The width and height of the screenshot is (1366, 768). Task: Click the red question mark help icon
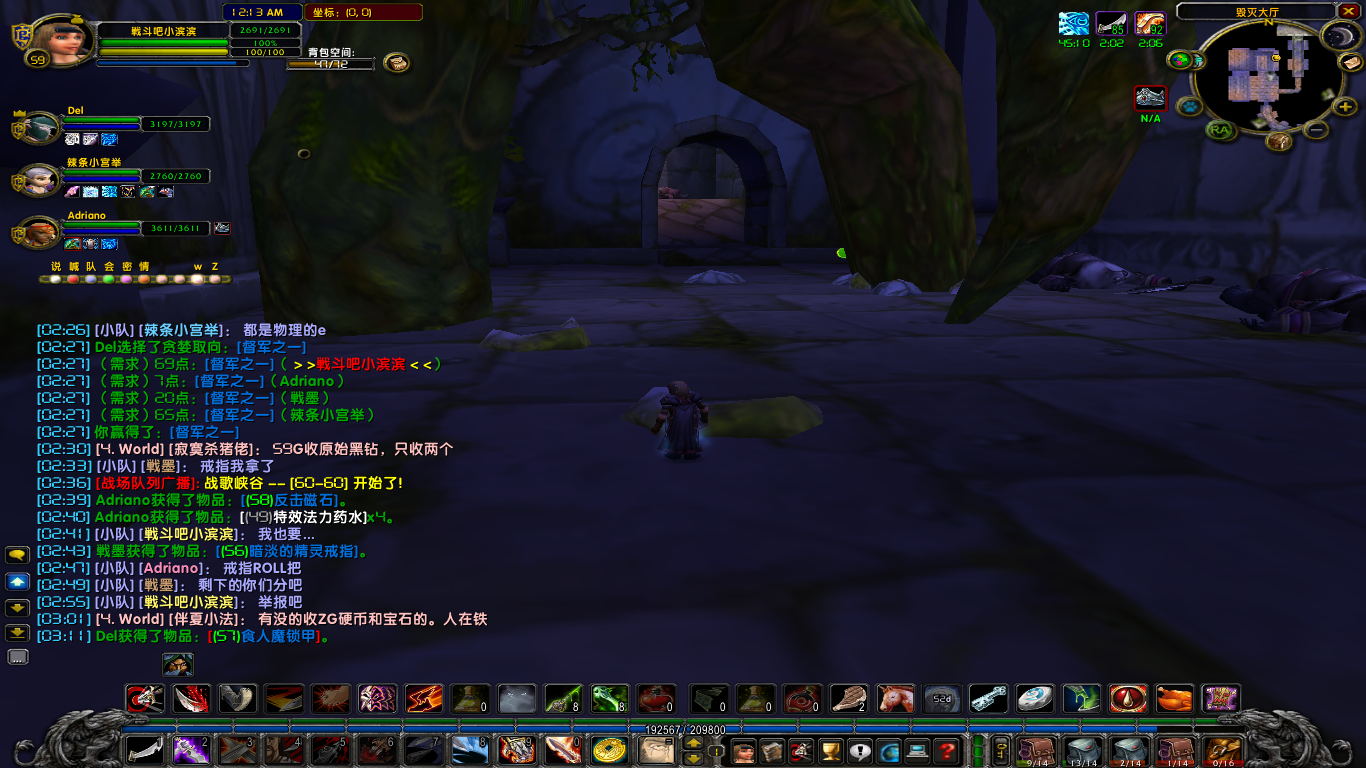point(946,750)
